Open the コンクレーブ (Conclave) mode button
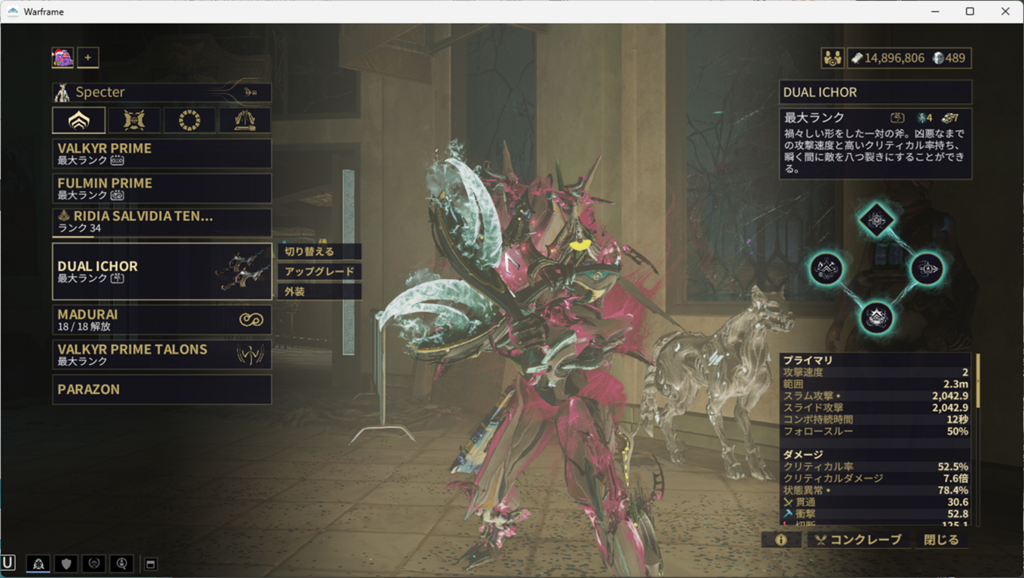The image size is (1024, 578). point(858,540)
